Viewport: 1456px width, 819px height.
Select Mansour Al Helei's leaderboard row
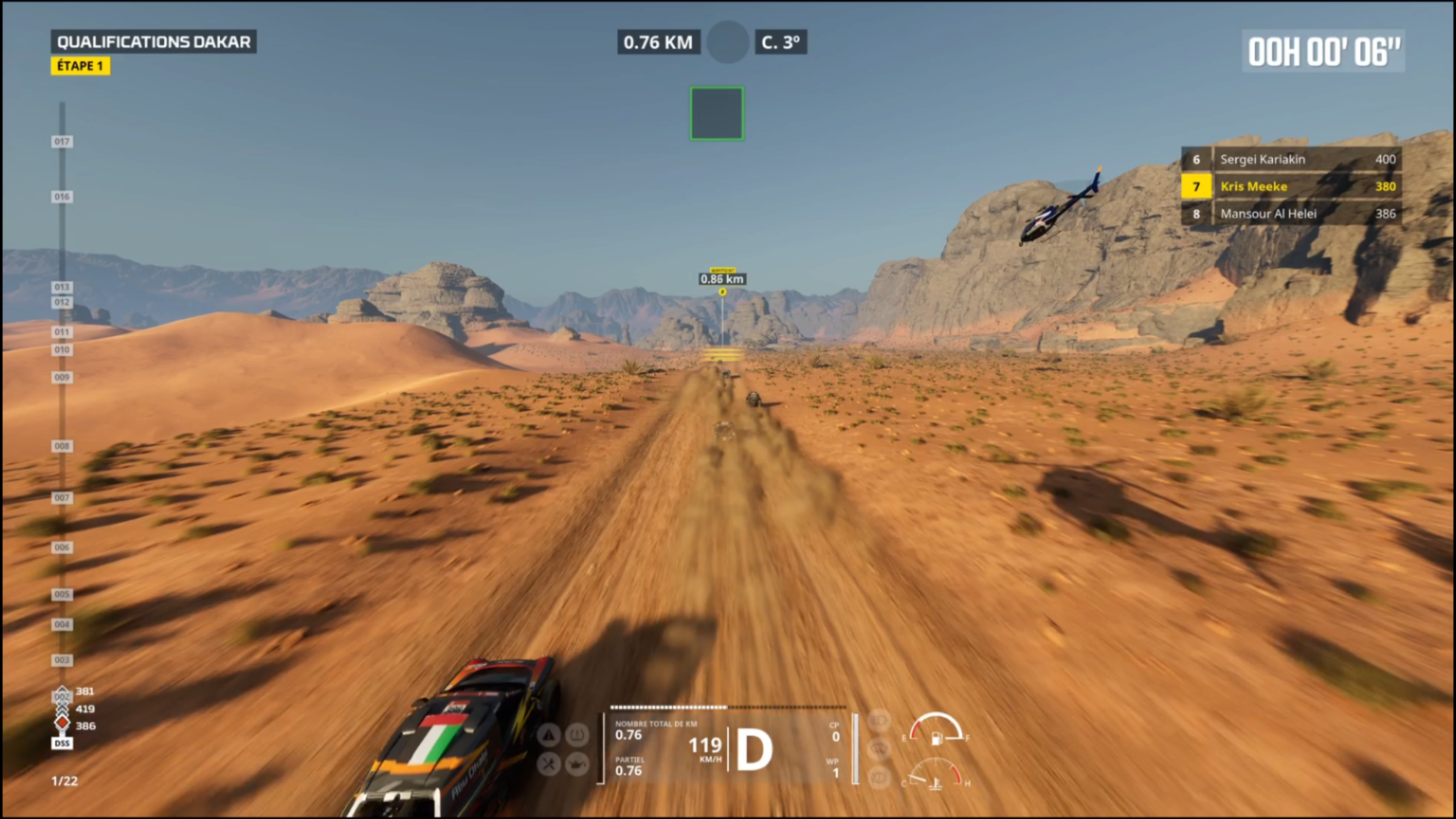click(1291, 213)
